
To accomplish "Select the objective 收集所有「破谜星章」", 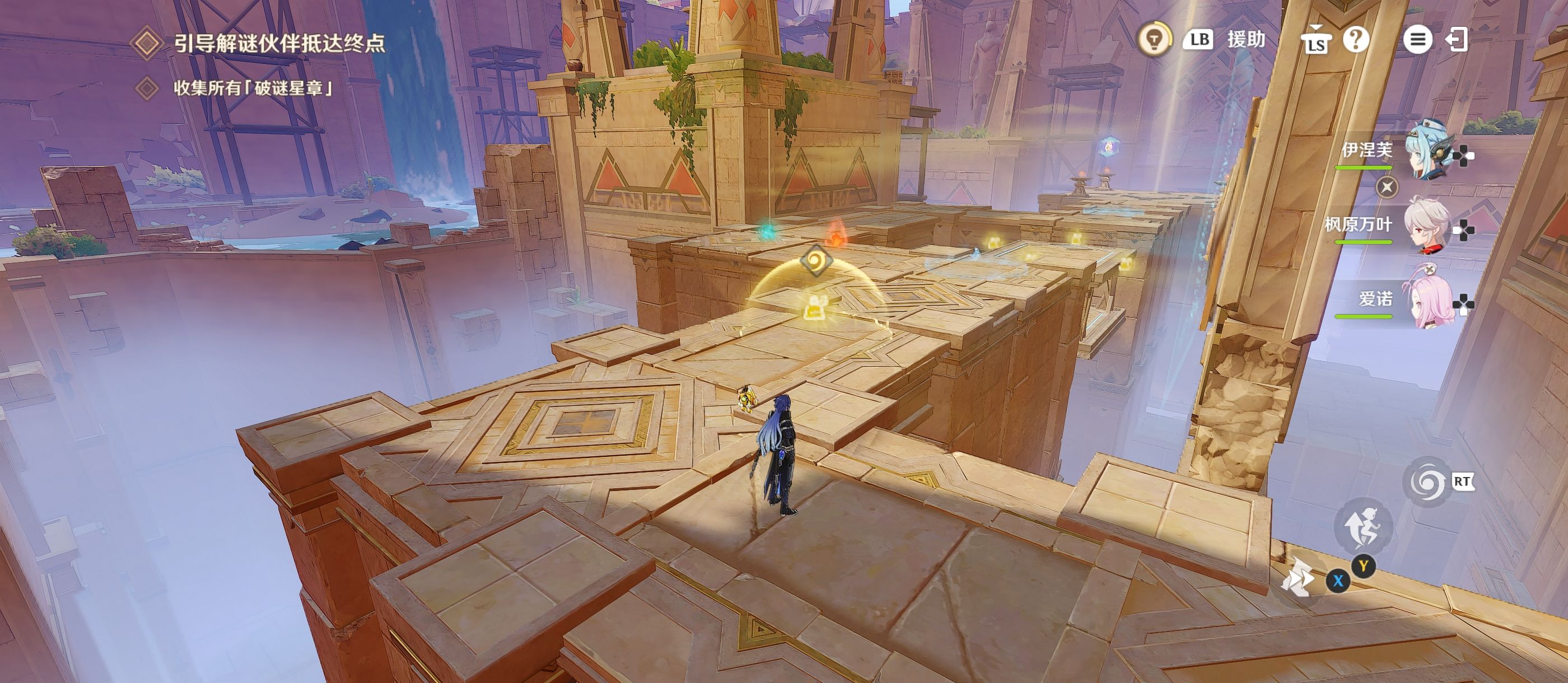I will [253, 88].
